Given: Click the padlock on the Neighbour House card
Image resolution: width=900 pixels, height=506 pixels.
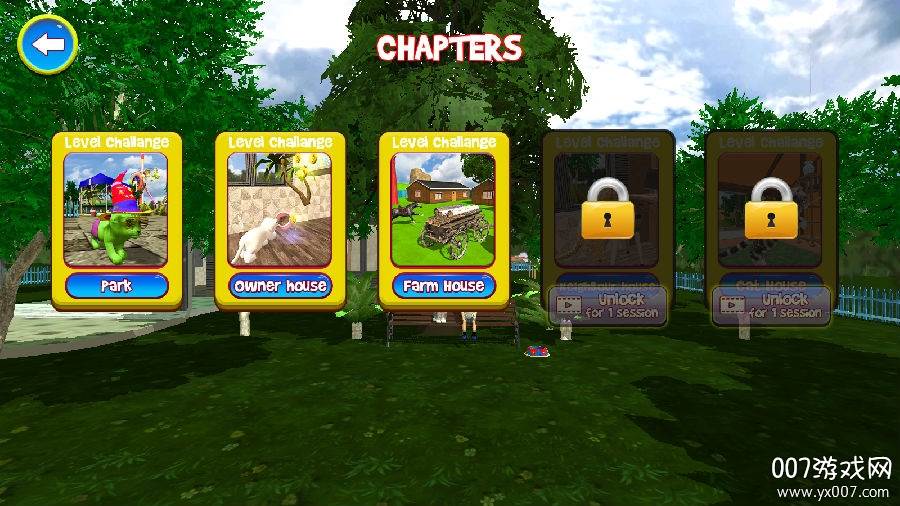Looking at the screenshot, I should pyautogui.click(x=608, y=208).
